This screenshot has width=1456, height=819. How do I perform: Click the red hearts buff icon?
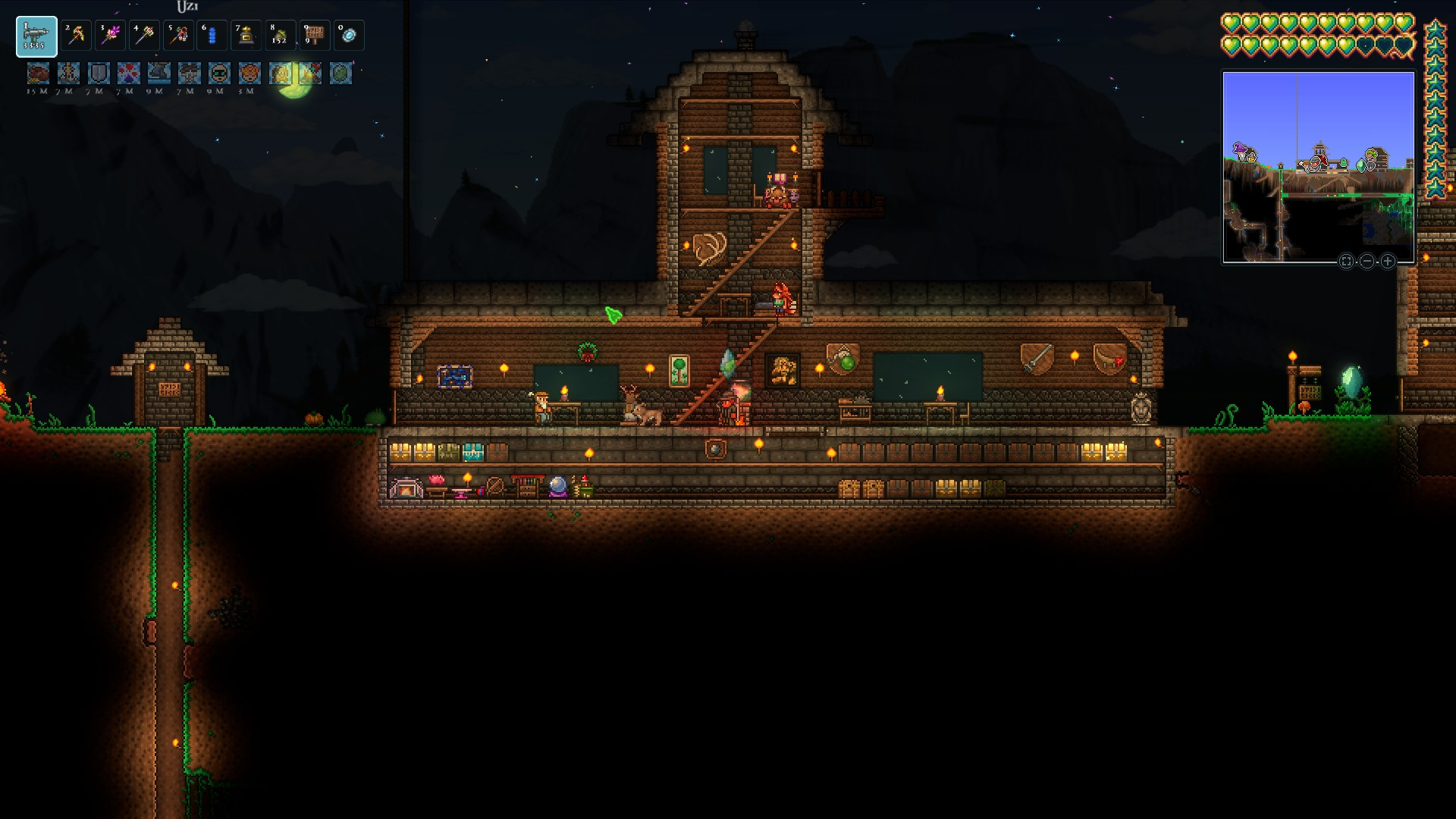tap(129, 74)
